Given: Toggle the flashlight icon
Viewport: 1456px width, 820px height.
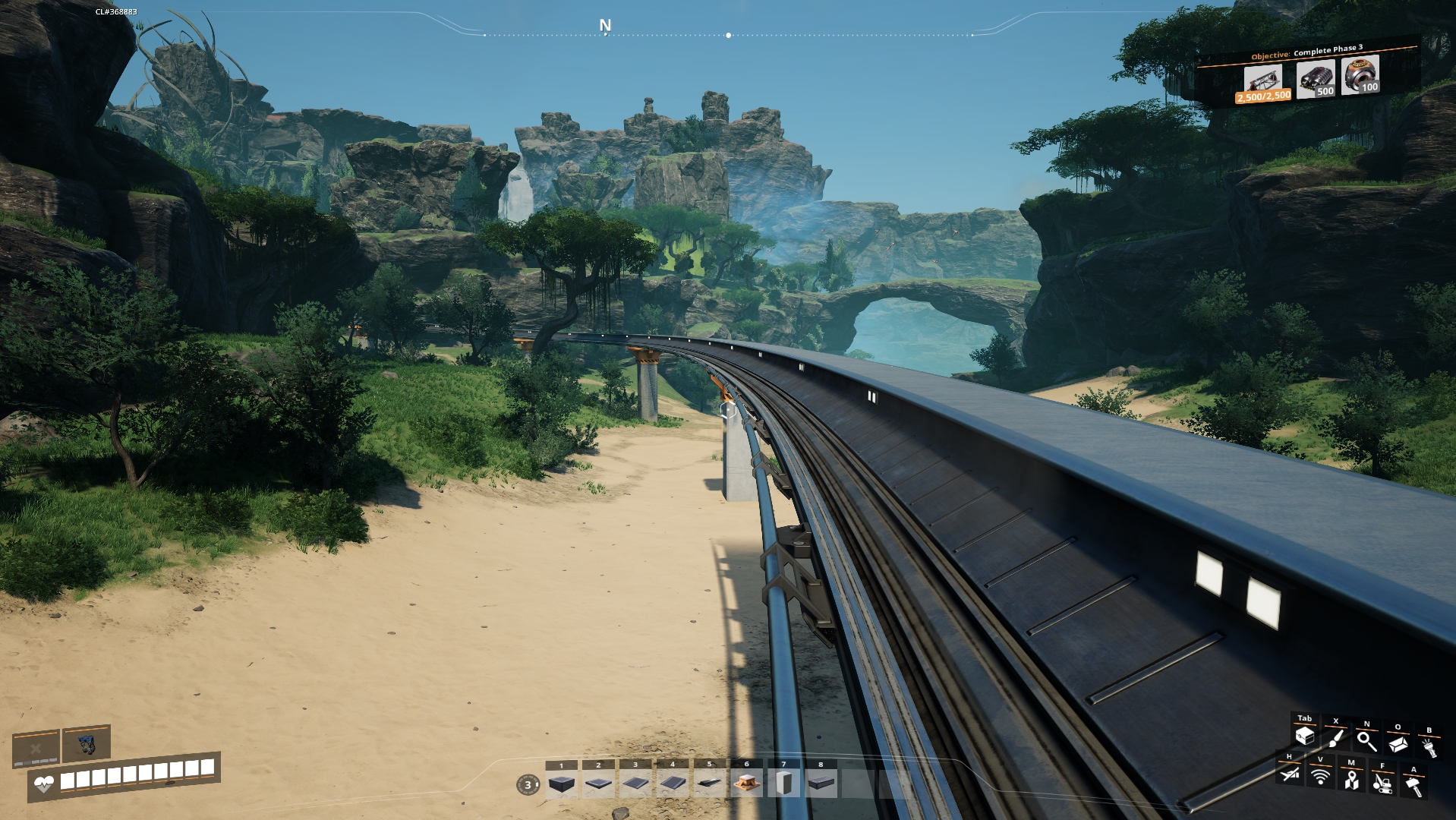Looking at the screenshot, I should 1429,748.
